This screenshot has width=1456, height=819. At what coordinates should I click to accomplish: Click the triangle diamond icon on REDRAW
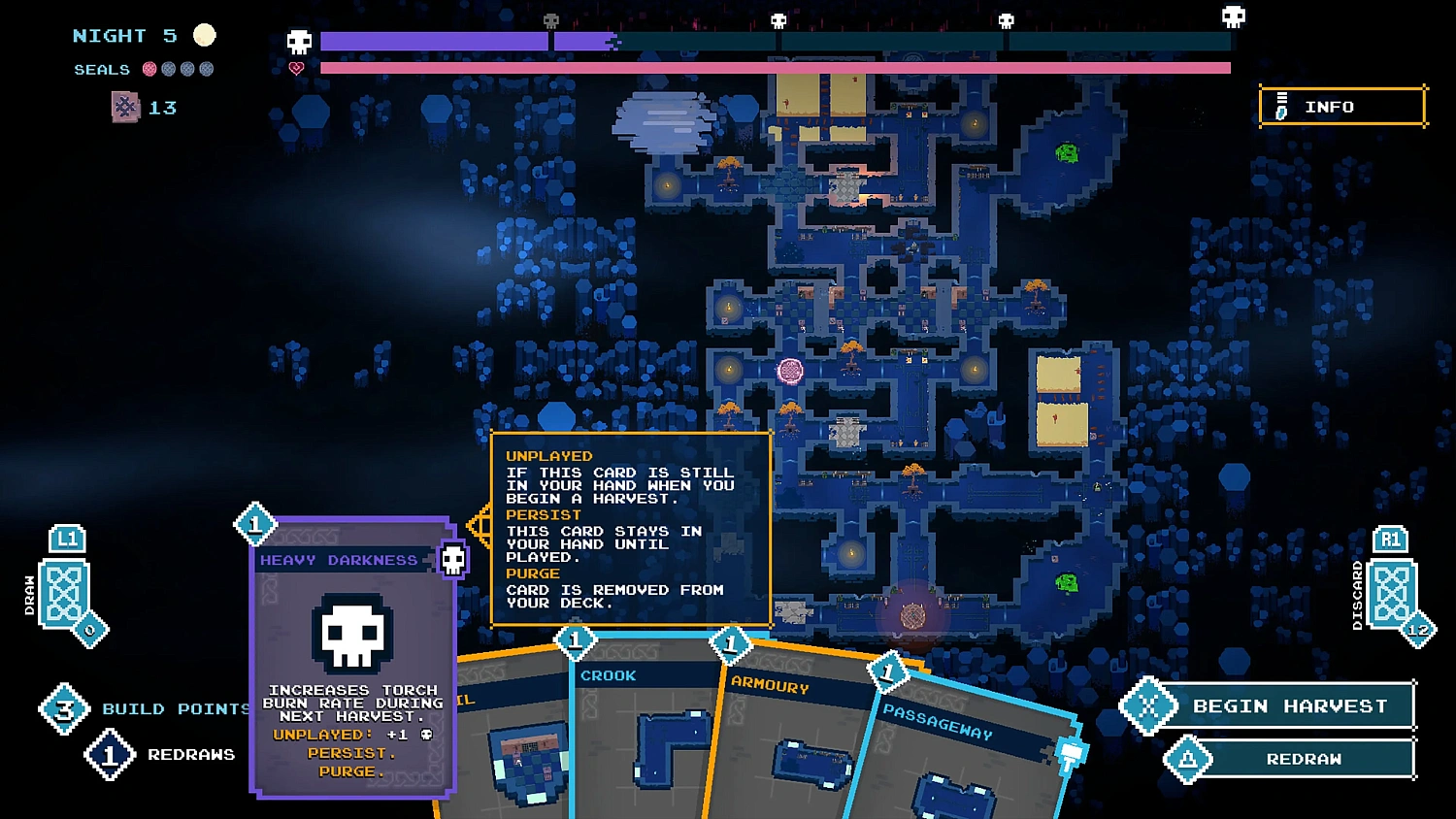[x=1189, y=759]
